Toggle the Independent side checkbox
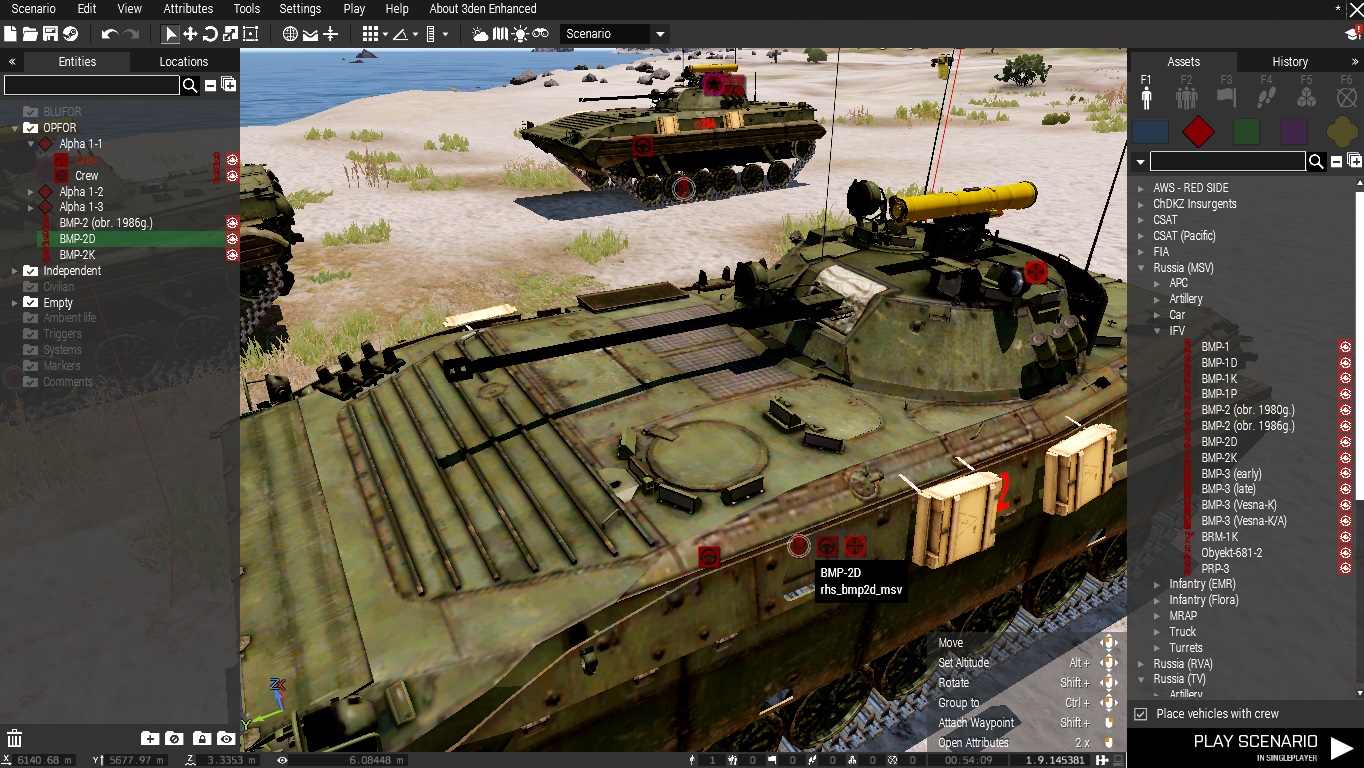The width and height of the screenshot is (1364, 768). 30,271
